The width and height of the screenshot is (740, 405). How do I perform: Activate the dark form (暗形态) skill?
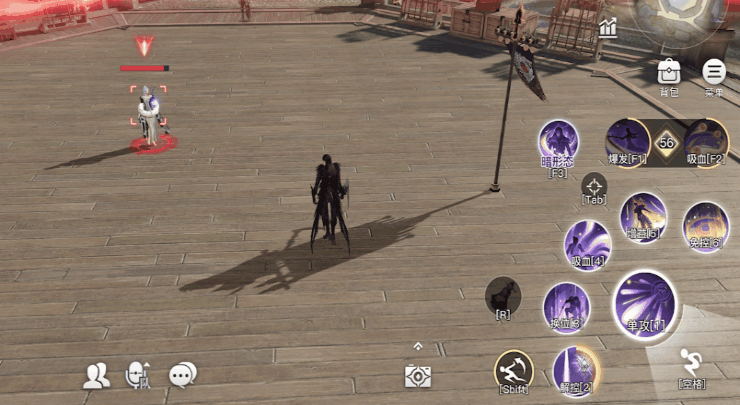point(559,143)
